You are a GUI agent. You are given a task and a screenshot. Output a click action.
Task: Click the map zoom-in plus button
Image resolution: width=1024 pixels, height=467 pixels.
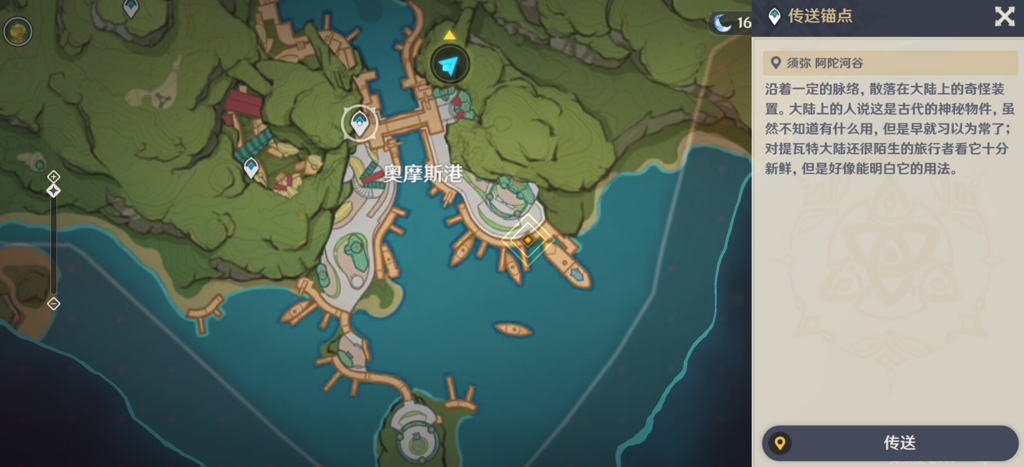(54, 176)
